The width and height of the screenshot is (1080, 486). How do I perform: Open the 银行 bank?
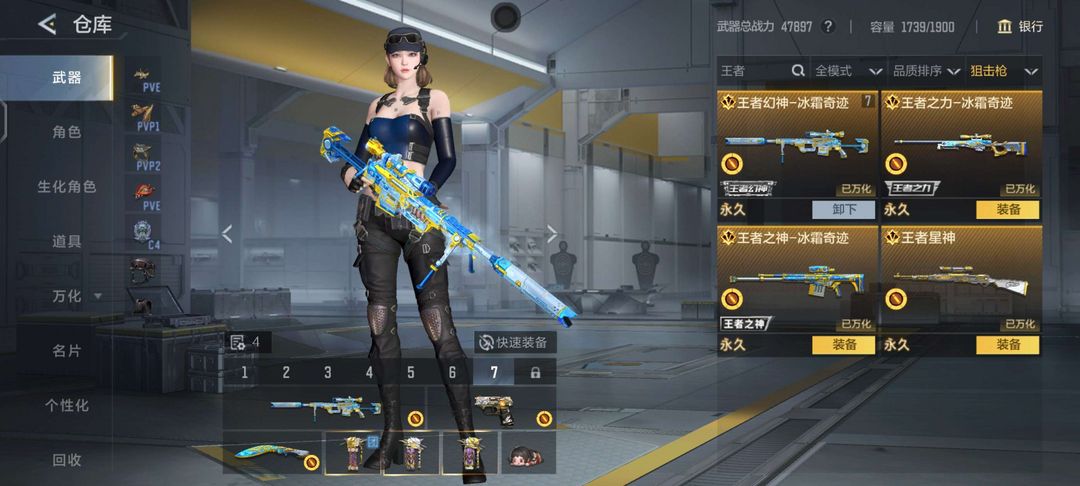point(1019,27)
